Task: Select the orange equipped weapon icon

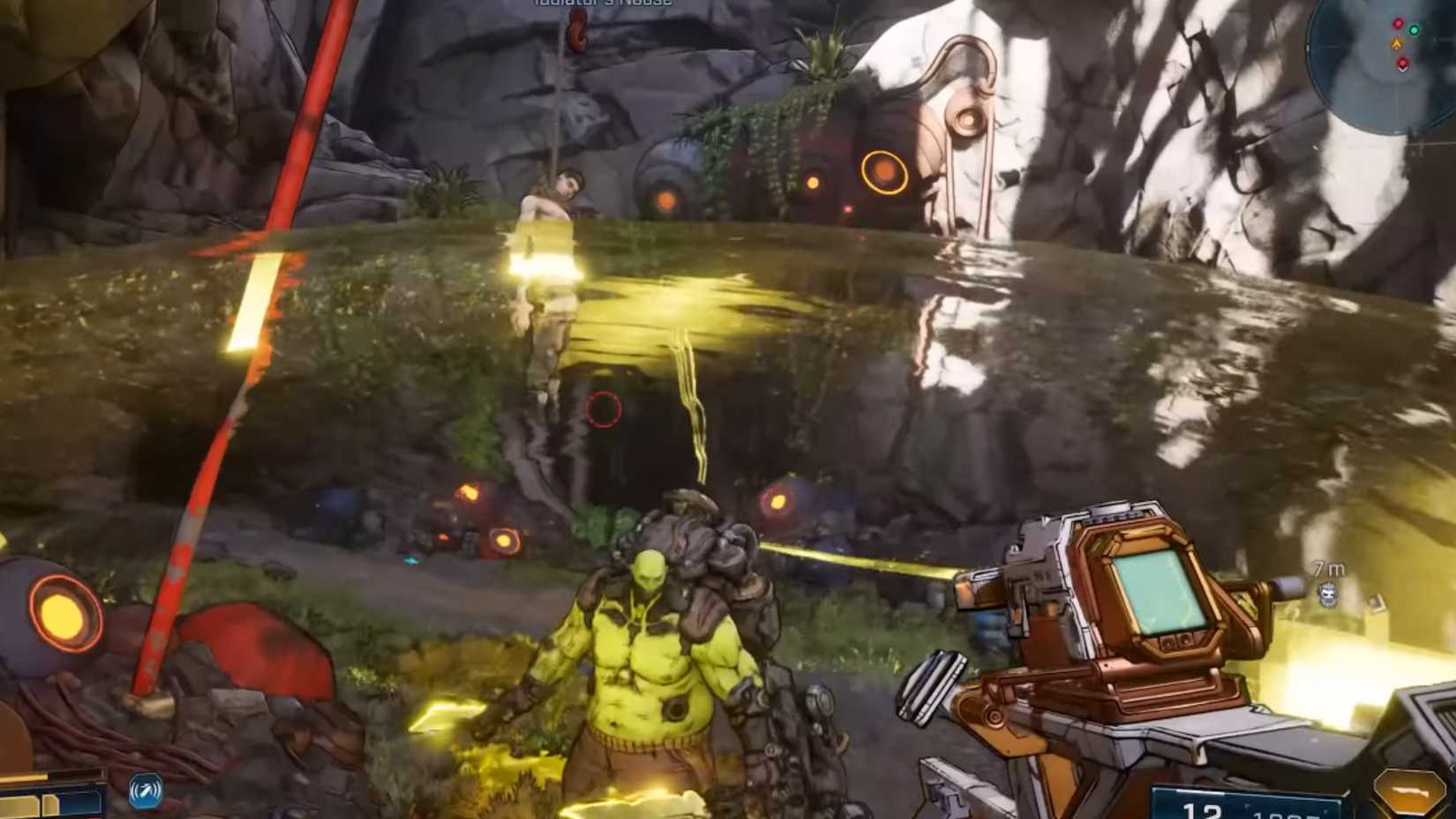Action: point(1411,793)
